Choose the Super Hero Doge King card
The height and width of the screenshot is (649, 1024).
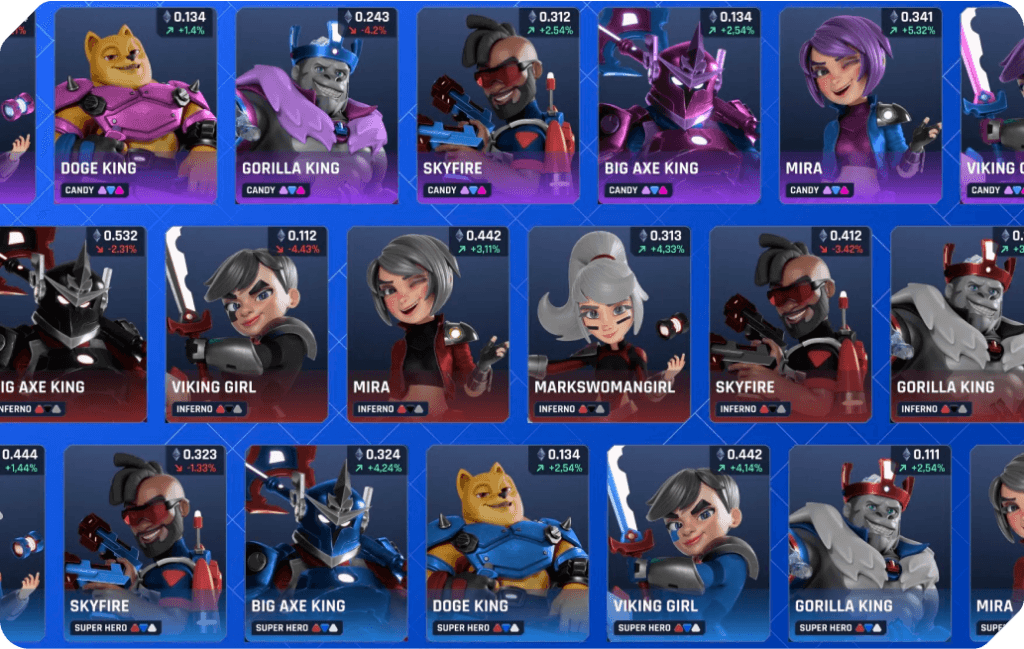click(507, 543)
